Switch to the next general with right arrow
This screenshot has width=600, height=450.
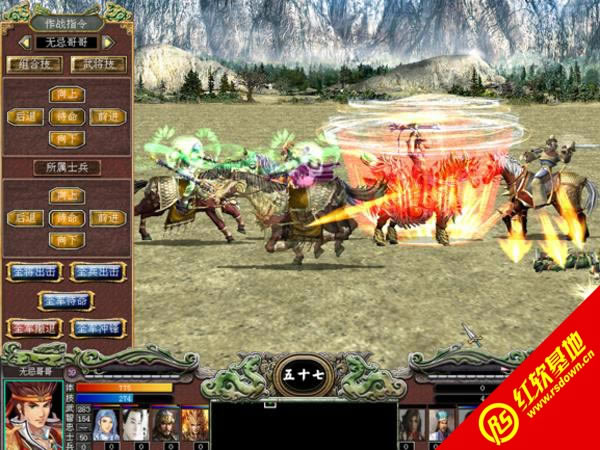tap(108, 42)
